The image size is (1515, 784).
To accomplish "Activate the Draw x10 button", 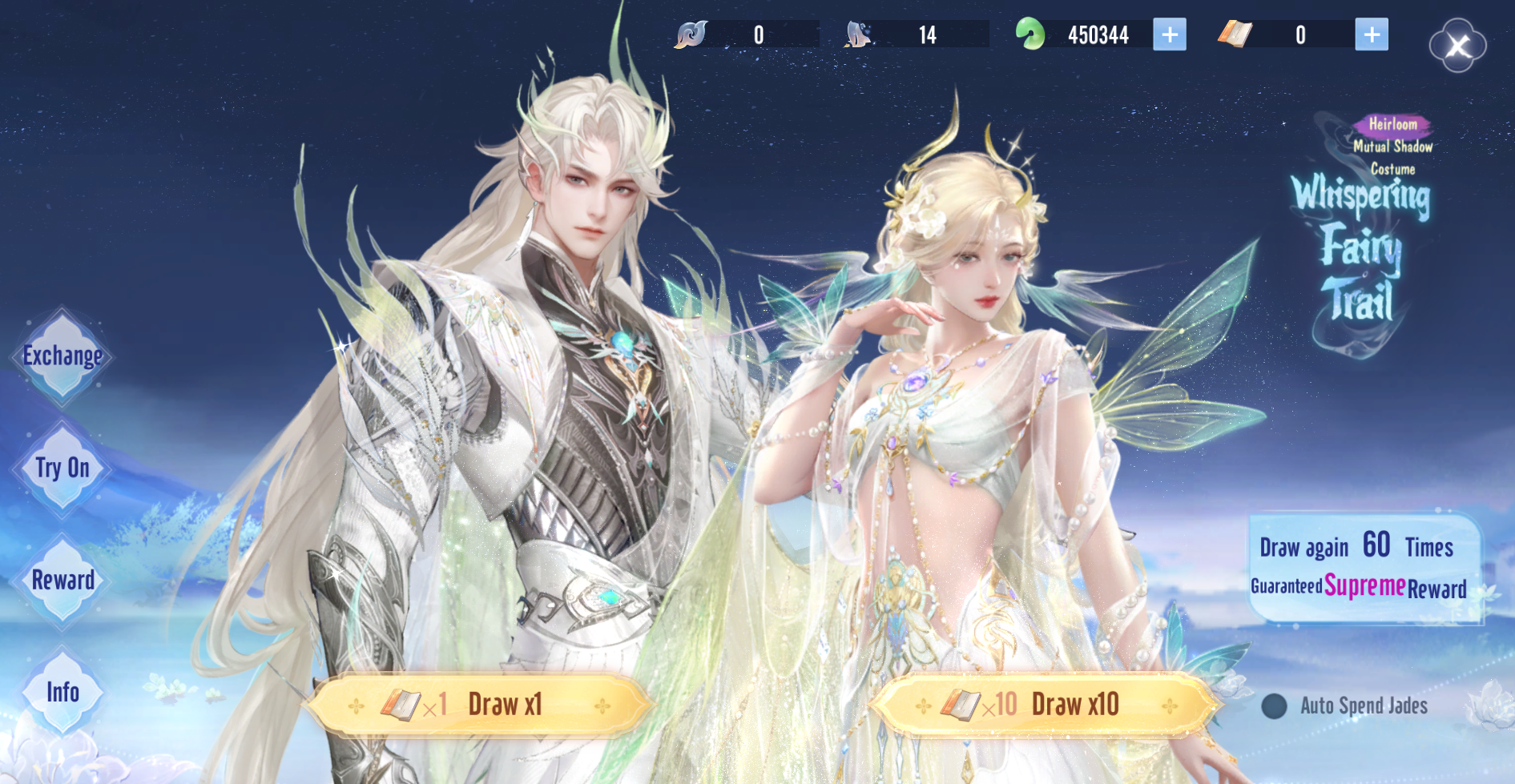I will [1046, 705].
